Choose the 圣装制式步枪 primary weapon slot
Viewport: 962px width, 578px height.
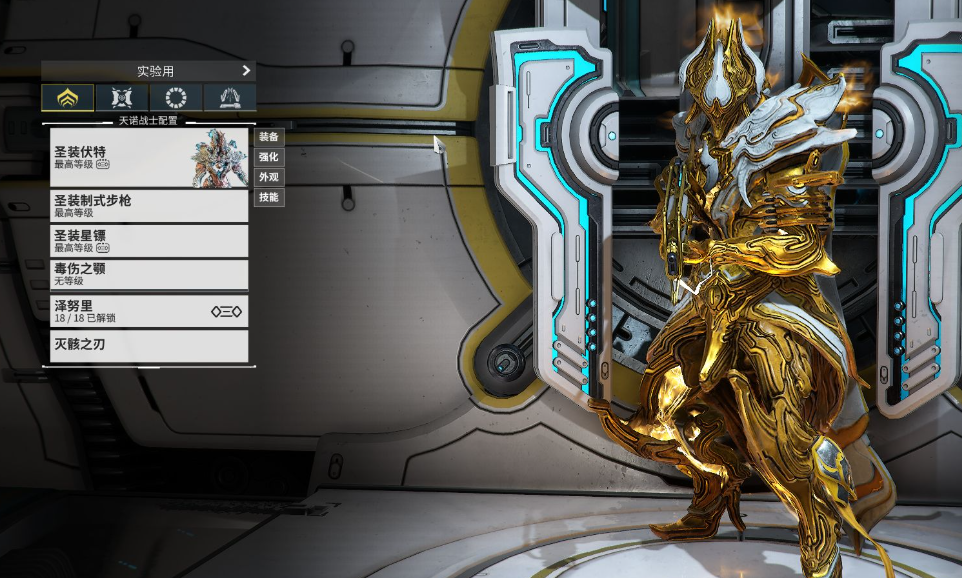[x=149, y=206]
